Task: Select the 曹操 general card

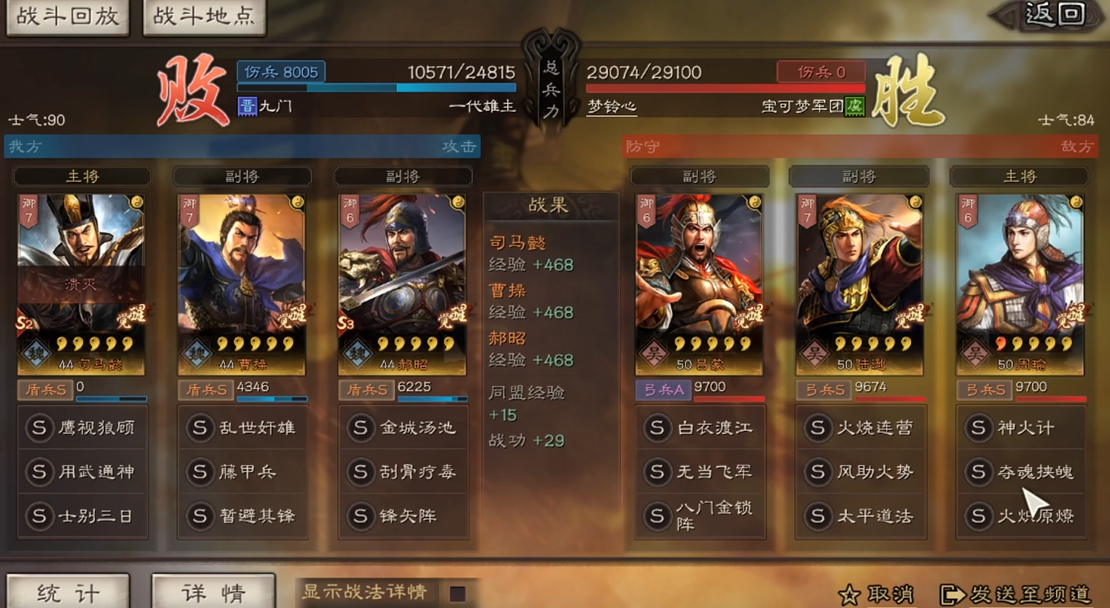Action: pos(242,284)
